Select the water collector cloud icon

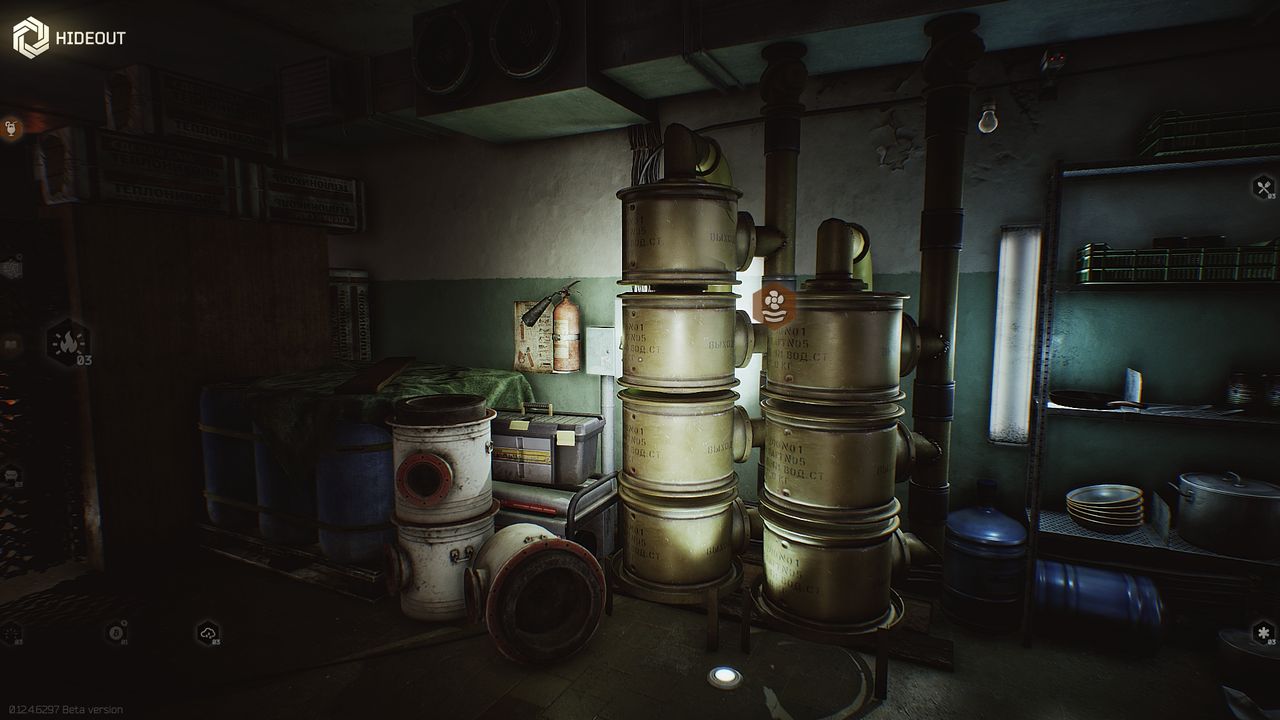click(x=208, y=632)
